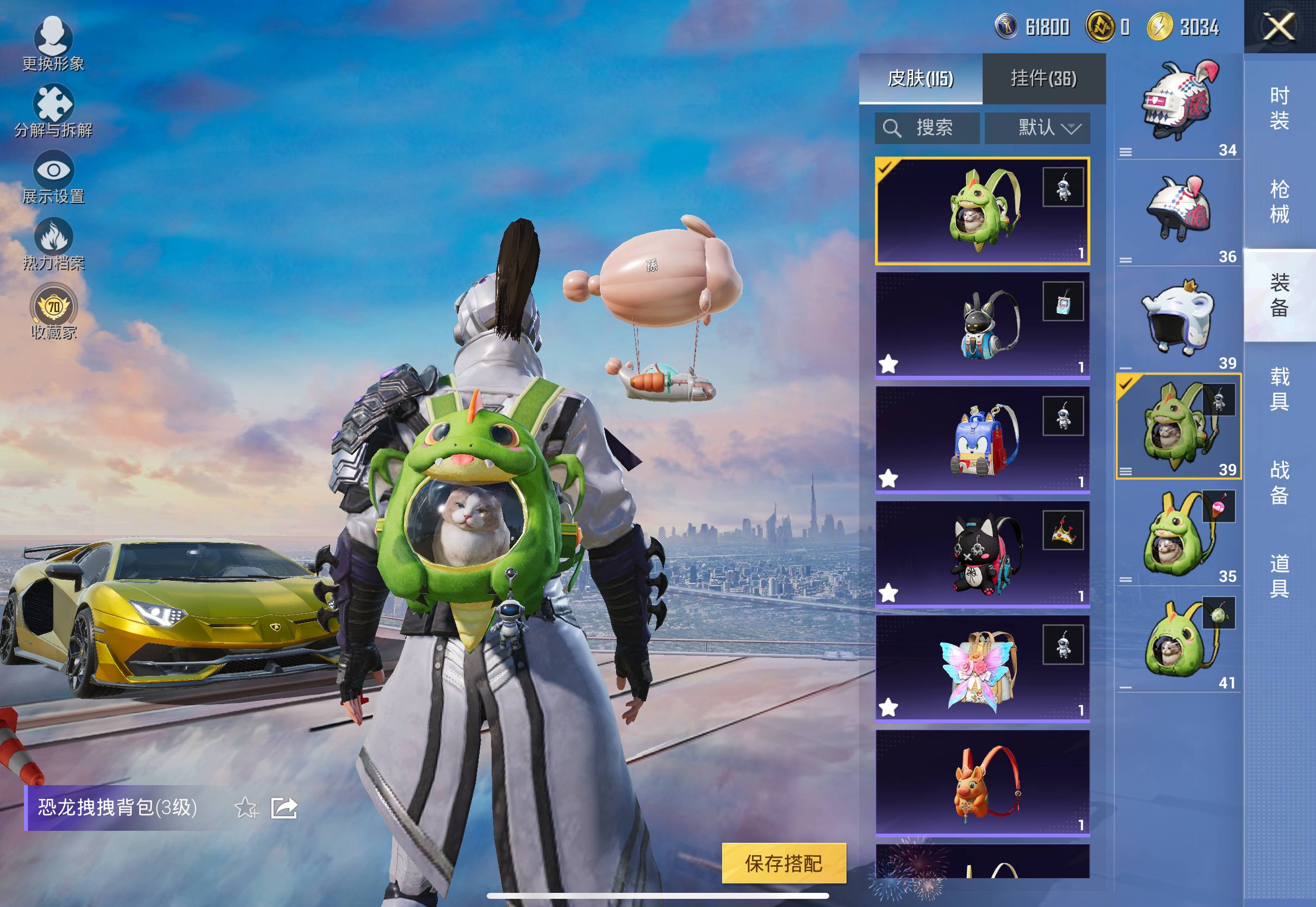Open the 收藏家 collector badge
Screen dimensions: 1316x907
click(x=53, y=312)
